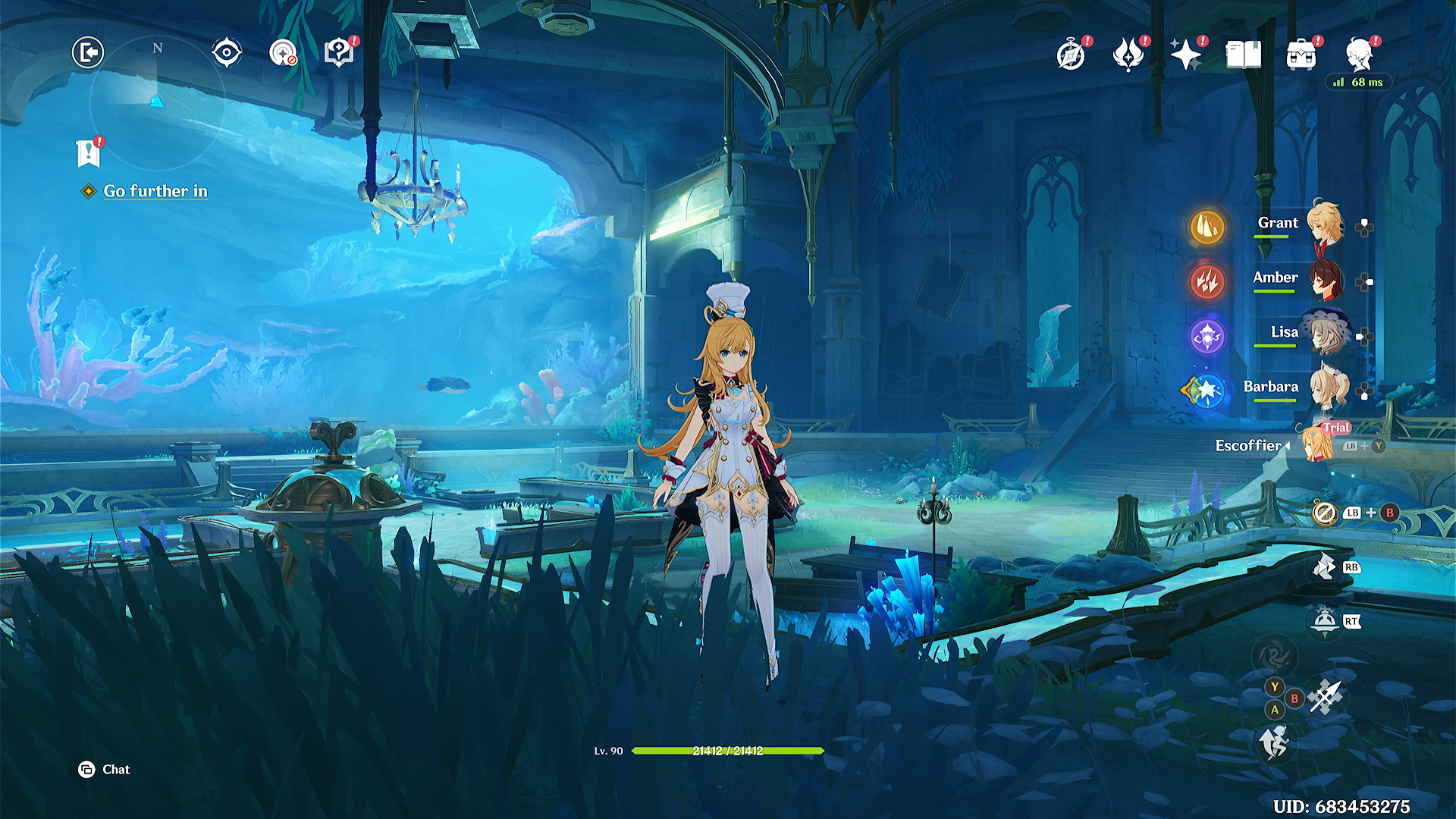Open the Paimon character menu icon
Image resolution: width=1456 pixels, height=819 pixels.
1360,55
